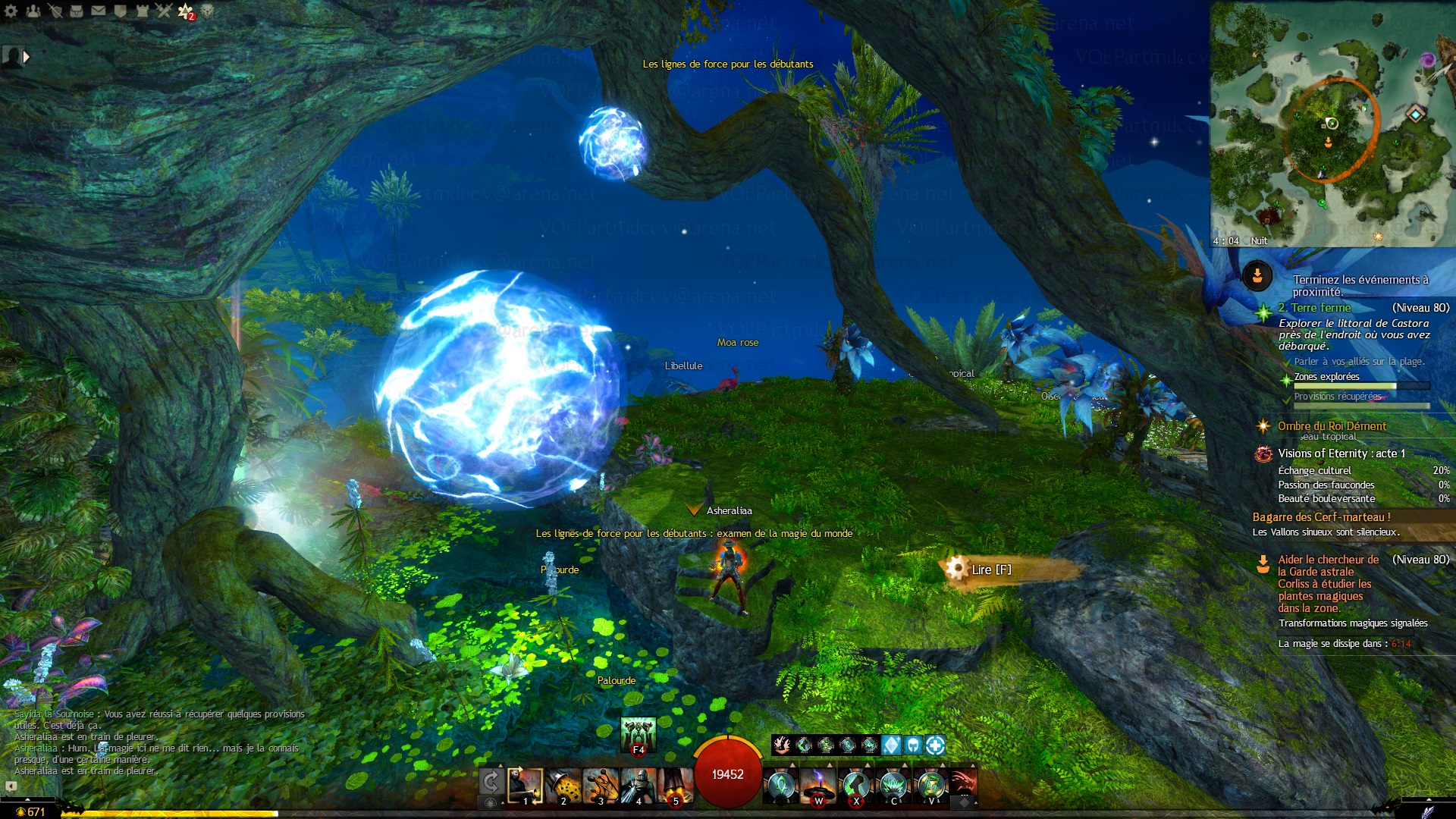The image size is (1456, 819).
Task: Open the guild shield icon
Action: [120, 11]
